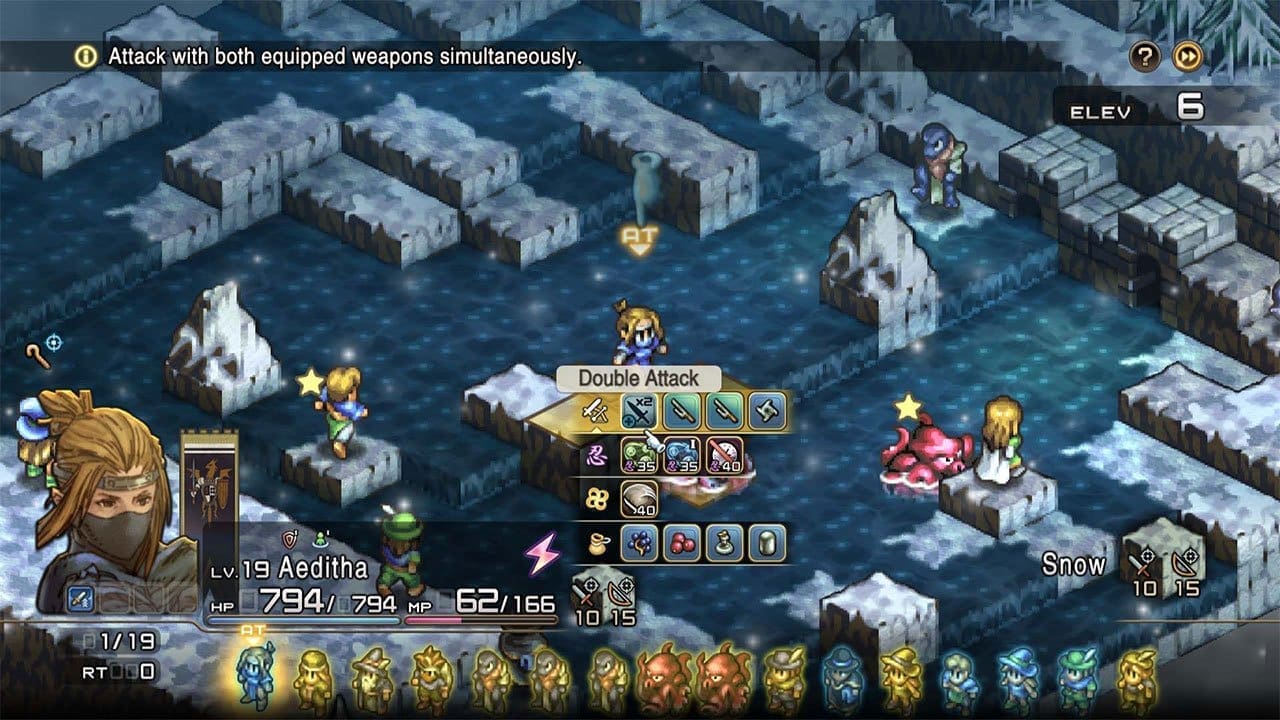This screenshot has width=1280, height=720.
Task: Select the red fruits item icon
Action: [681, 542]
